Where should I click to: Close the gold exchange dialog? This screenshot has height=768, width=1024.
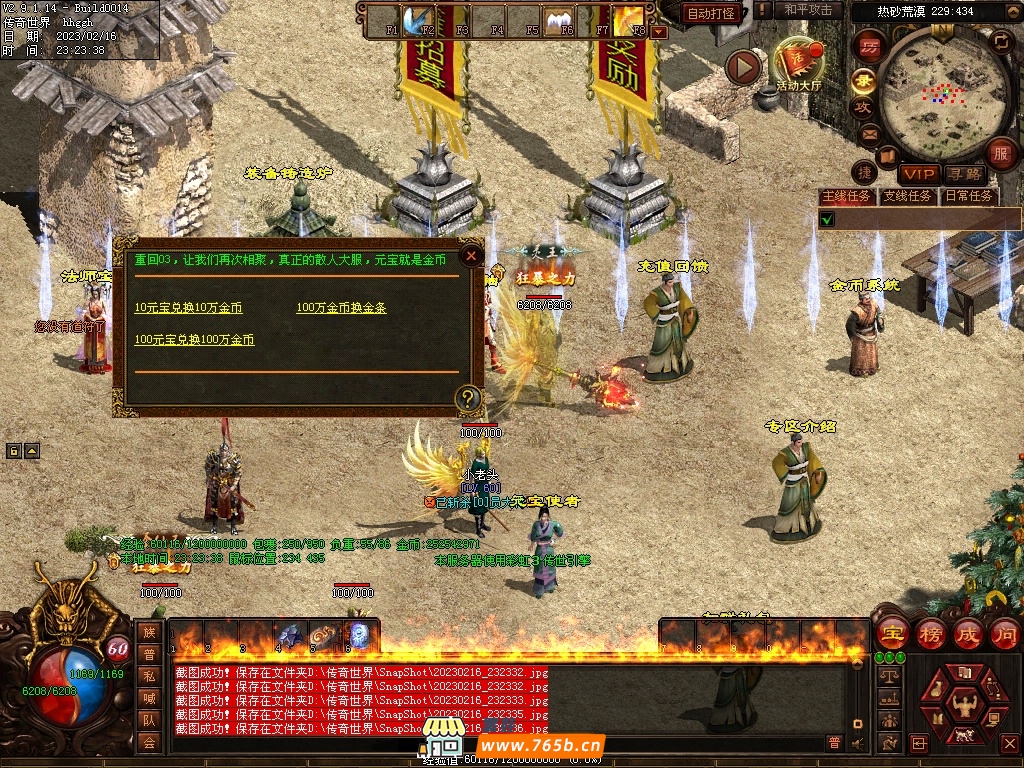click(471, 256)
